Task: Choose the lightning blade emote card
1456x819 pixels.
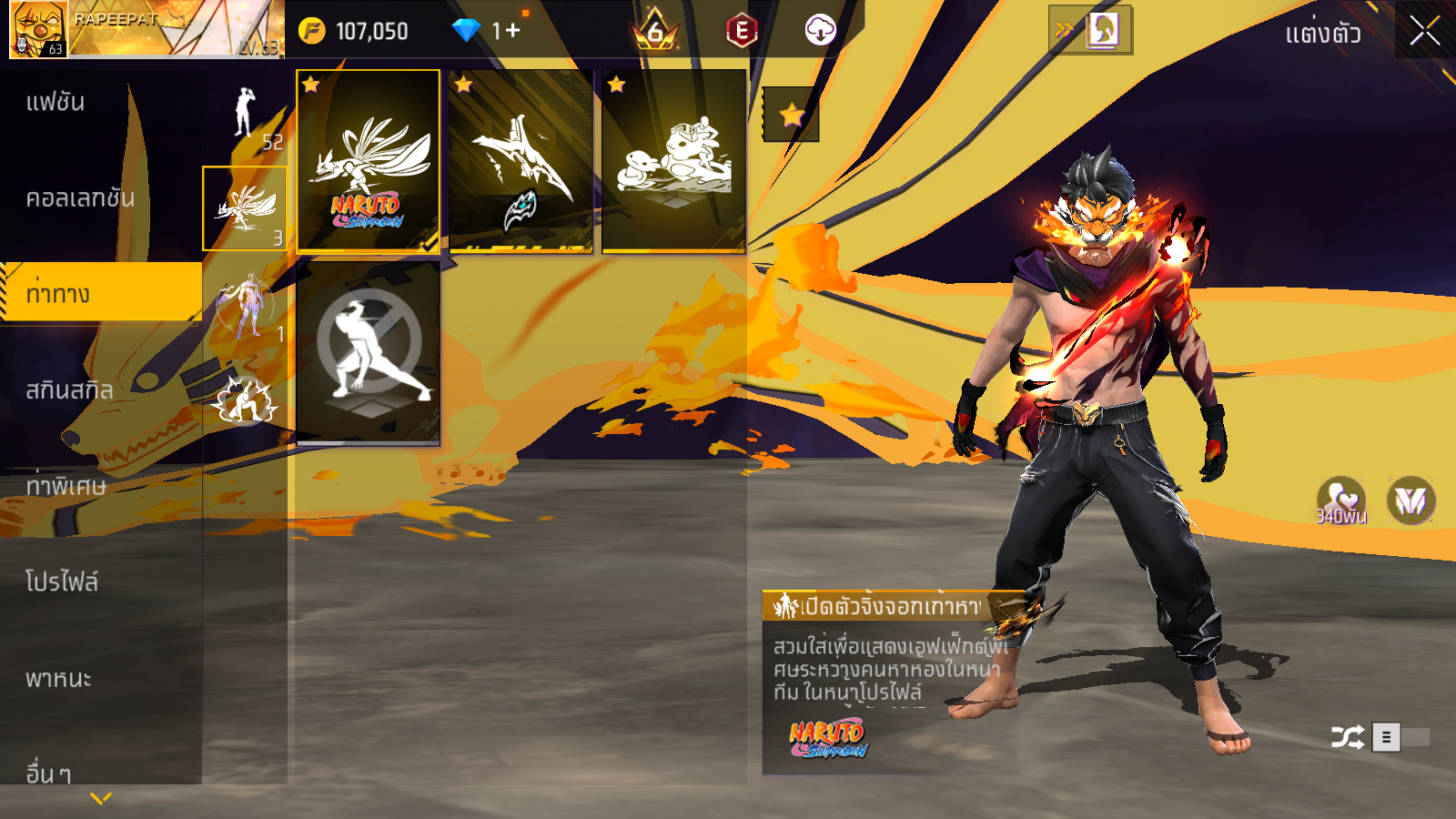Action: point(521,161)
